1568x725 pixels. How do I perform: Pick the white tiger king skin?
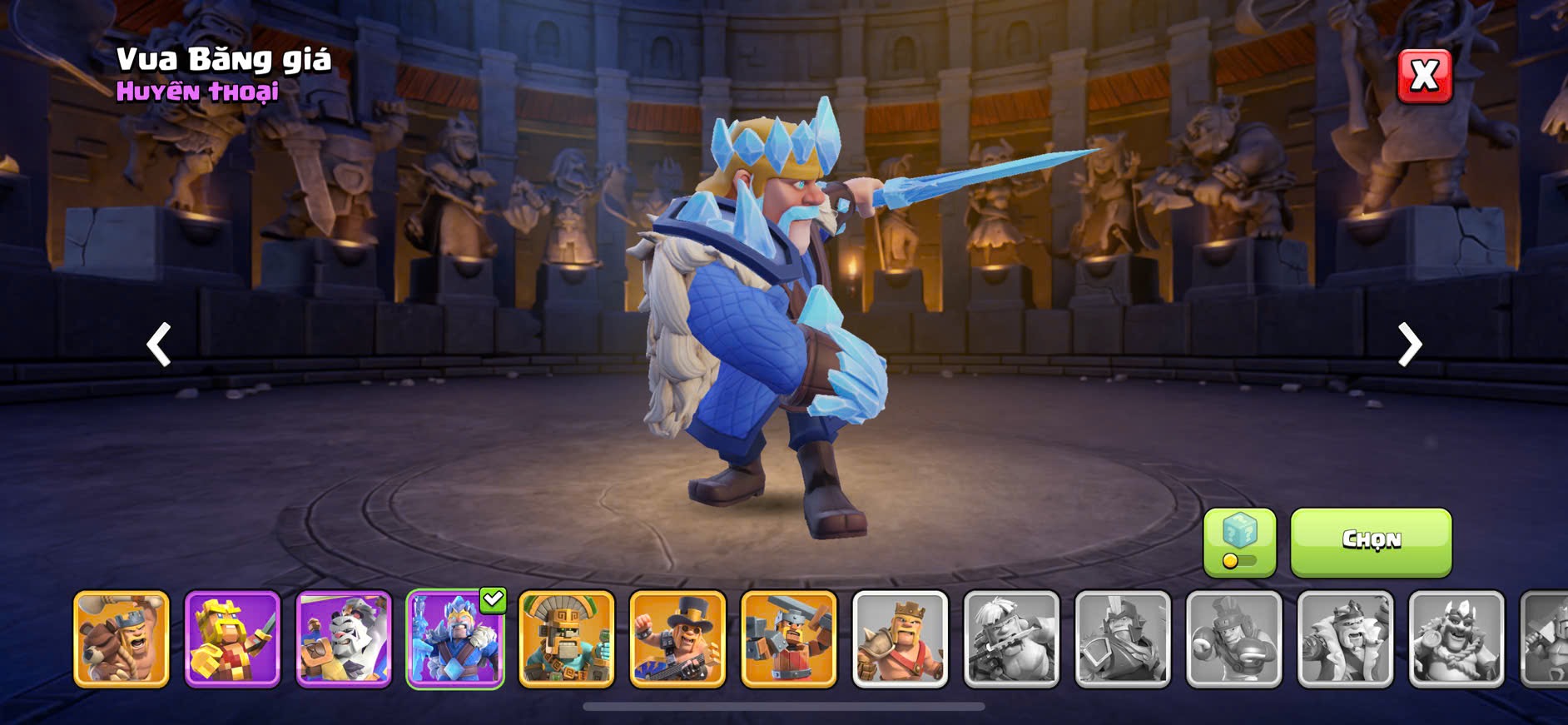[344, 639]
